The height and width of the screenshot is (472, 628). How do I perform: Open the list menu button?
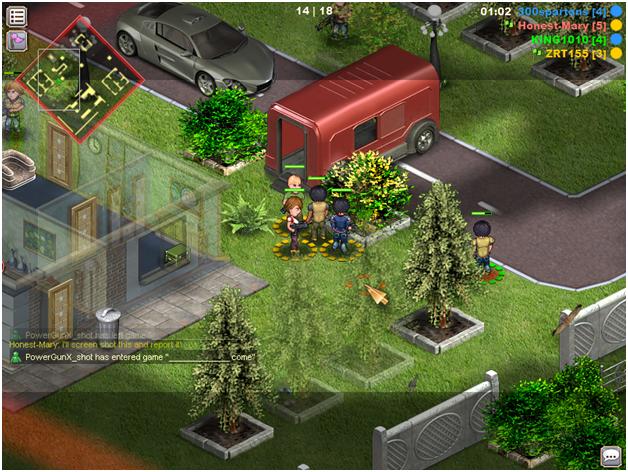[17, 16]
